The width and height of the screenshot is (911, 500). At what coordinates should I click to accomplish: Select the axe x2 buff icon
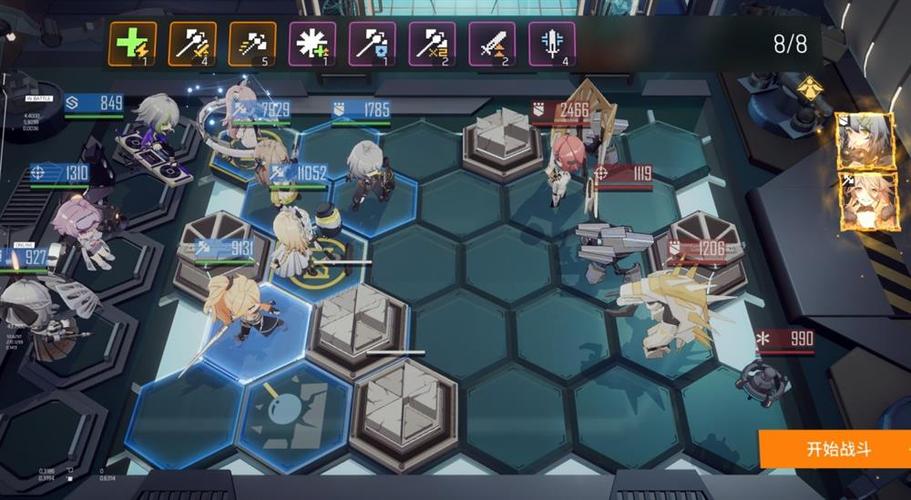(432, 44)
